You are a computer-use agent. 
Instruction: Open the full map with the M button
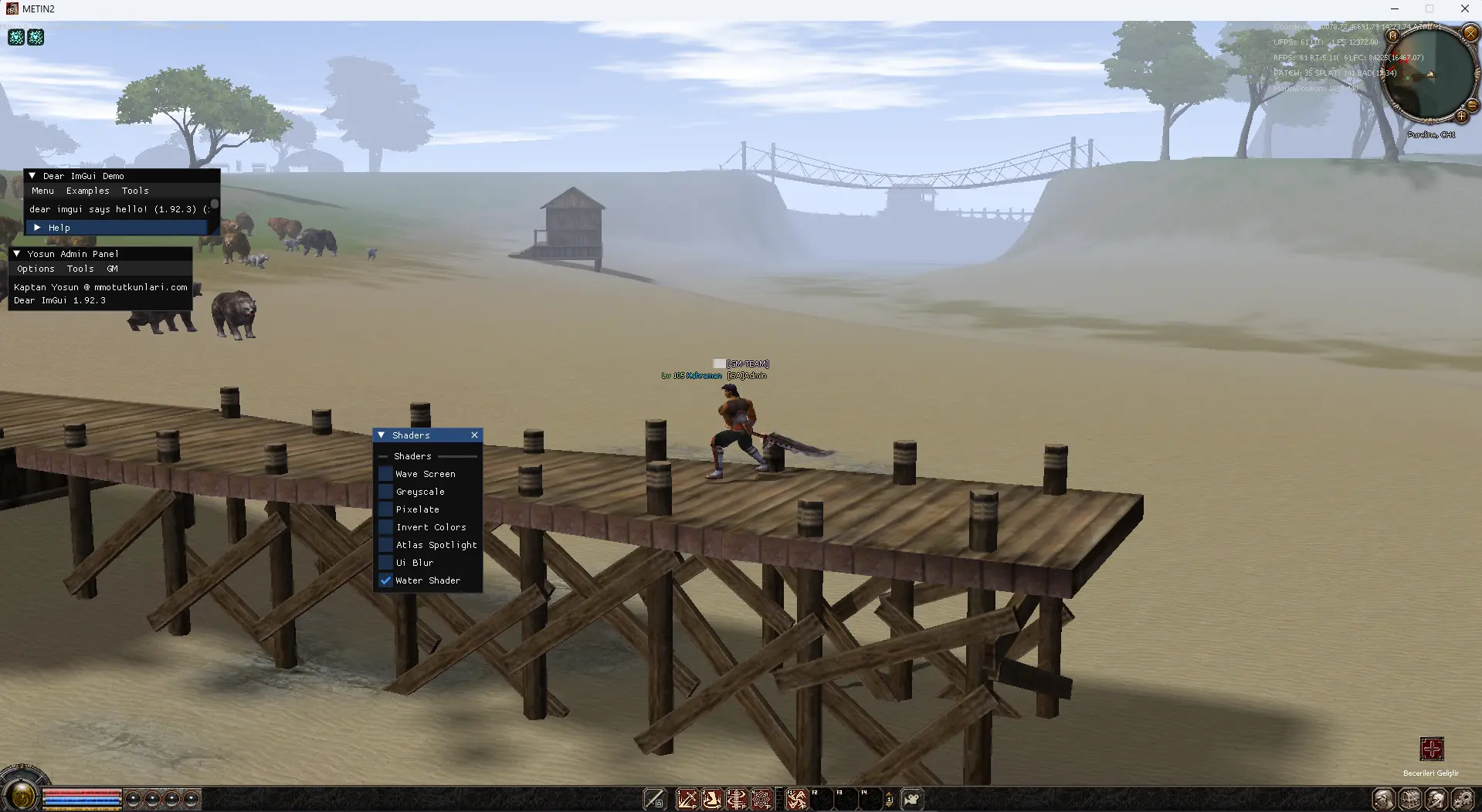pyautogui.click(x=1392, y=36)
